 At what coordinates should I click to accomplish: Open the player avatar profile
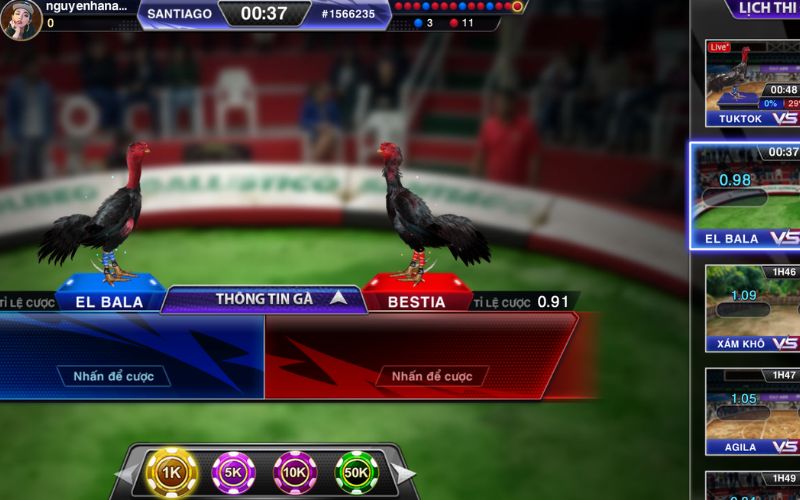21,19
